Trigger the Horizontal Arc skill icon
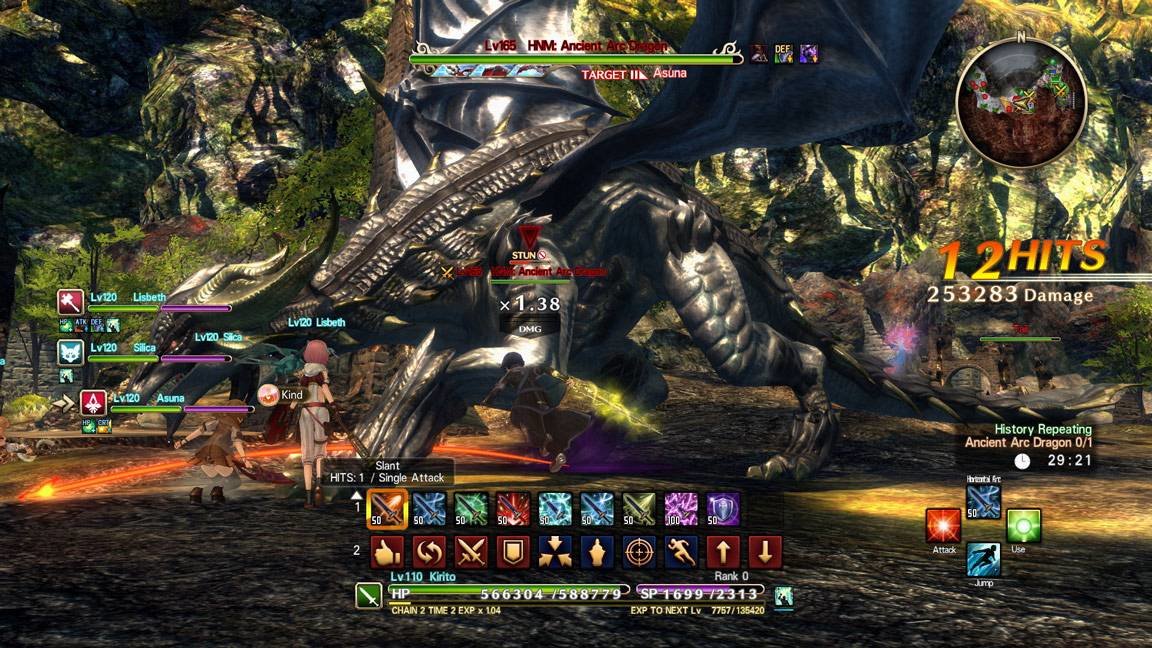Screen dimensions: 1152x648 984,502
